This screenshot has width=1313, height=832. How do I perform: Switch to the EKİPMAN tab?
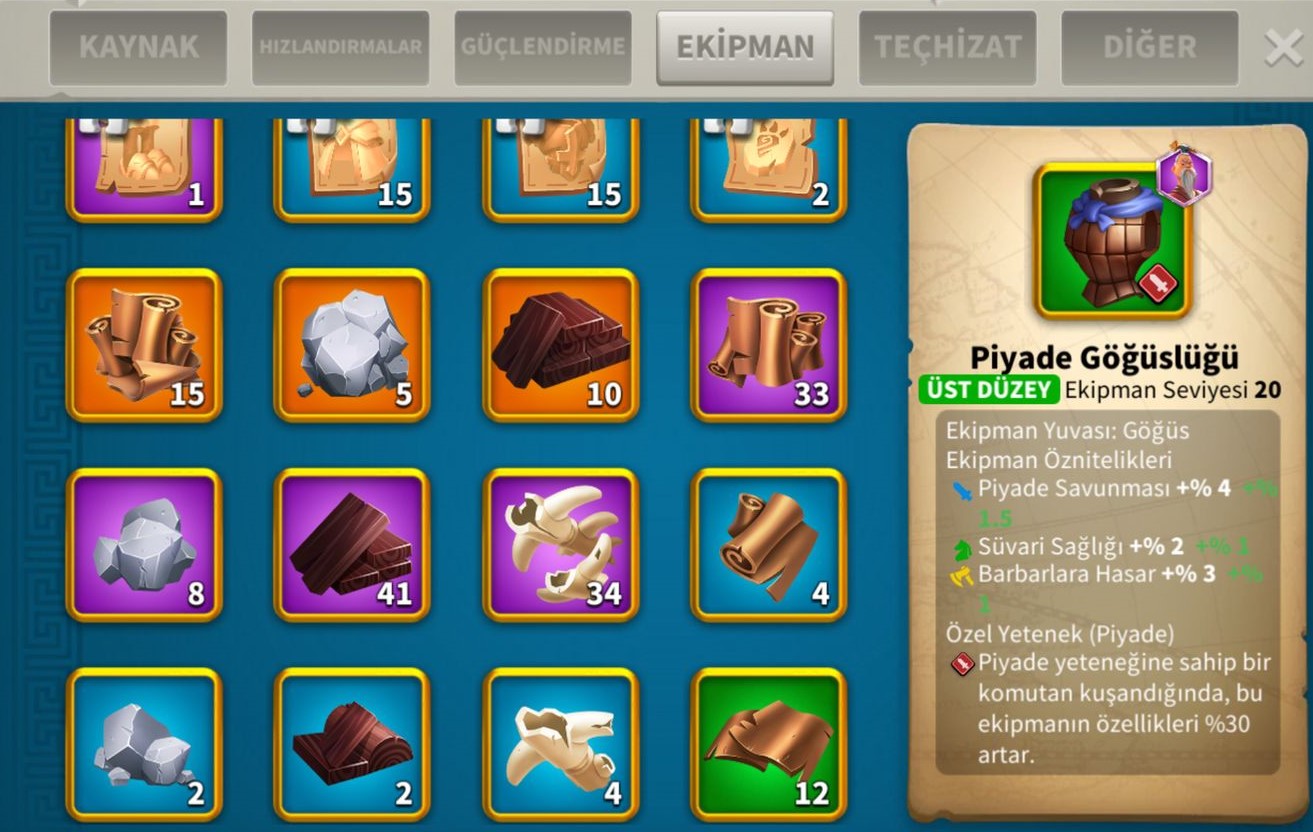point(745,47)
